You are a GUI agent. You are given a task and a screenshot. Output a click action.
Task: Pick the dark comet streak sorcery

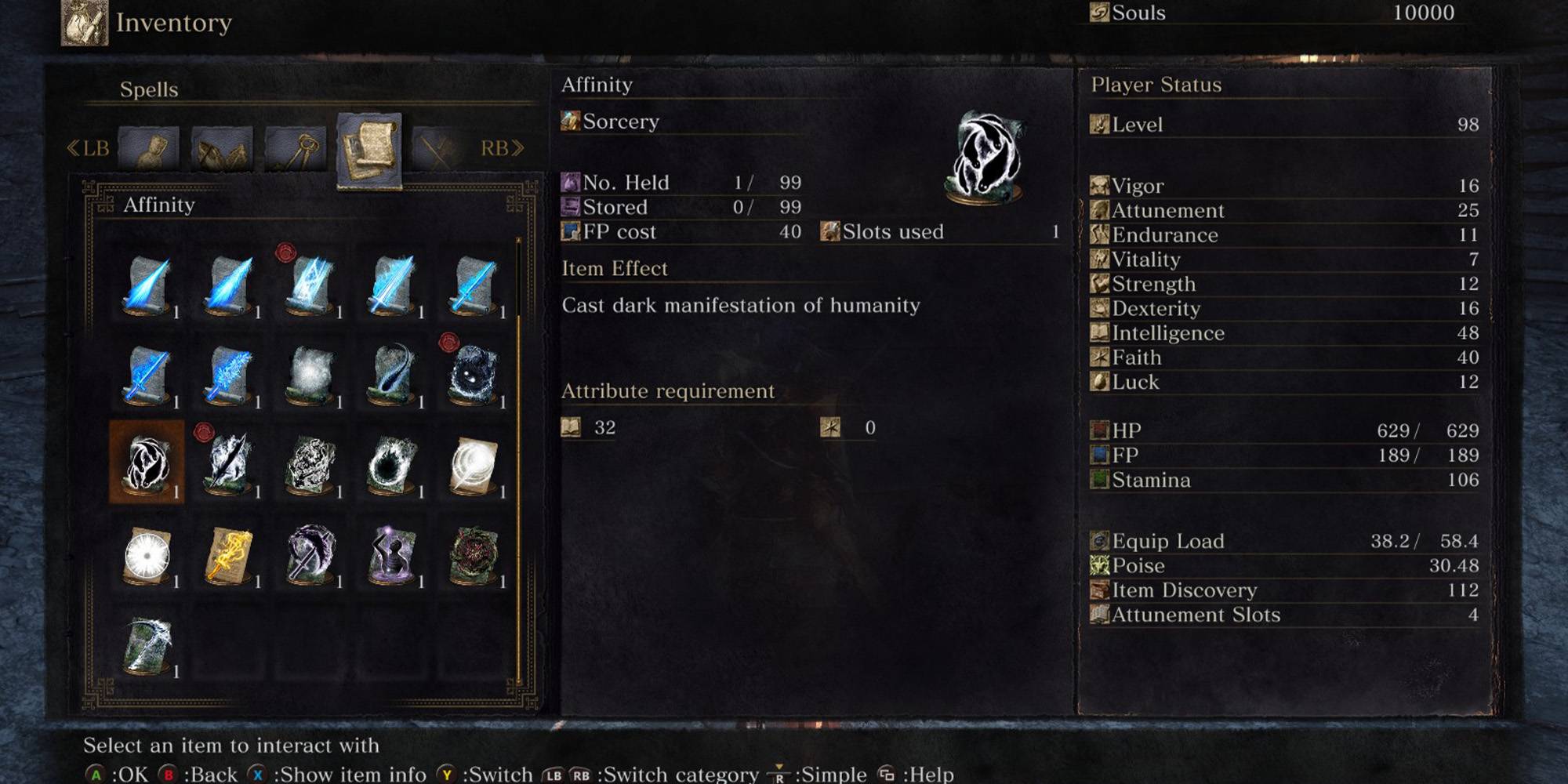point(392,373)
